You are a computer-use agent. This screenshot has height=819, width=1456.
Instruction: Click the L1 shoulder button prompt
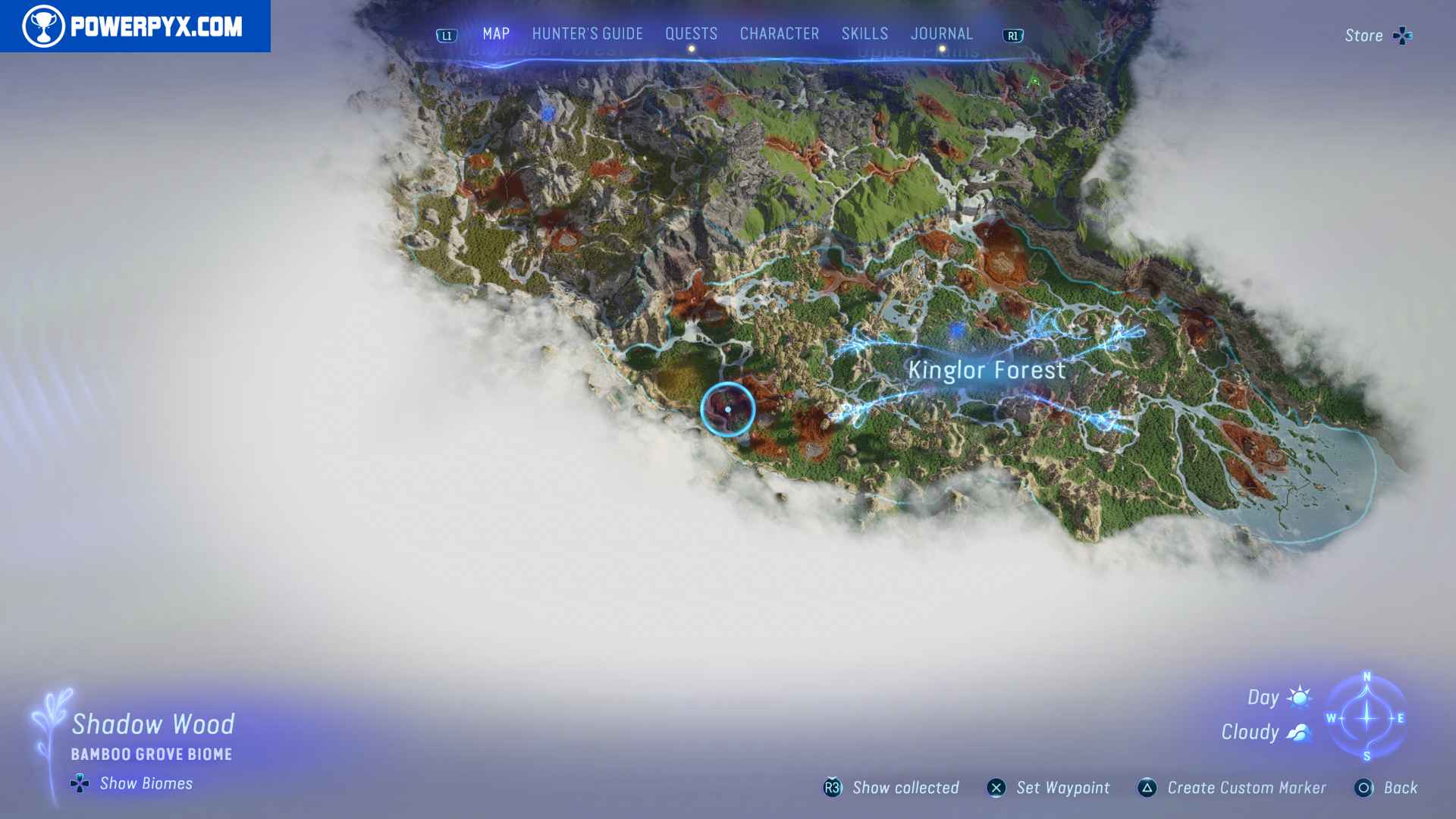coord(446,34)
